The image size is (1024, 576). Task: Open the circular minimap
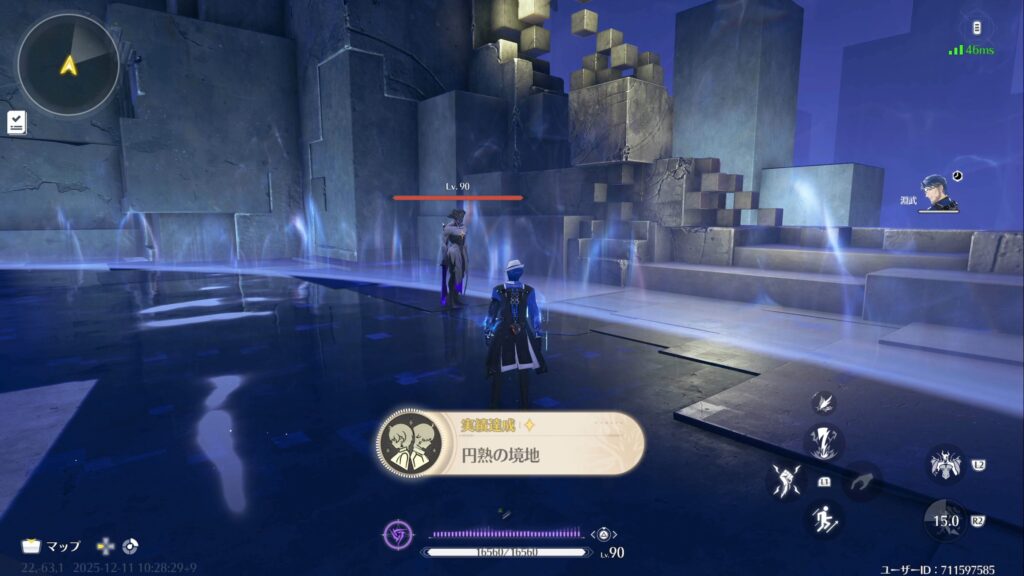click(x=68, y=64)
